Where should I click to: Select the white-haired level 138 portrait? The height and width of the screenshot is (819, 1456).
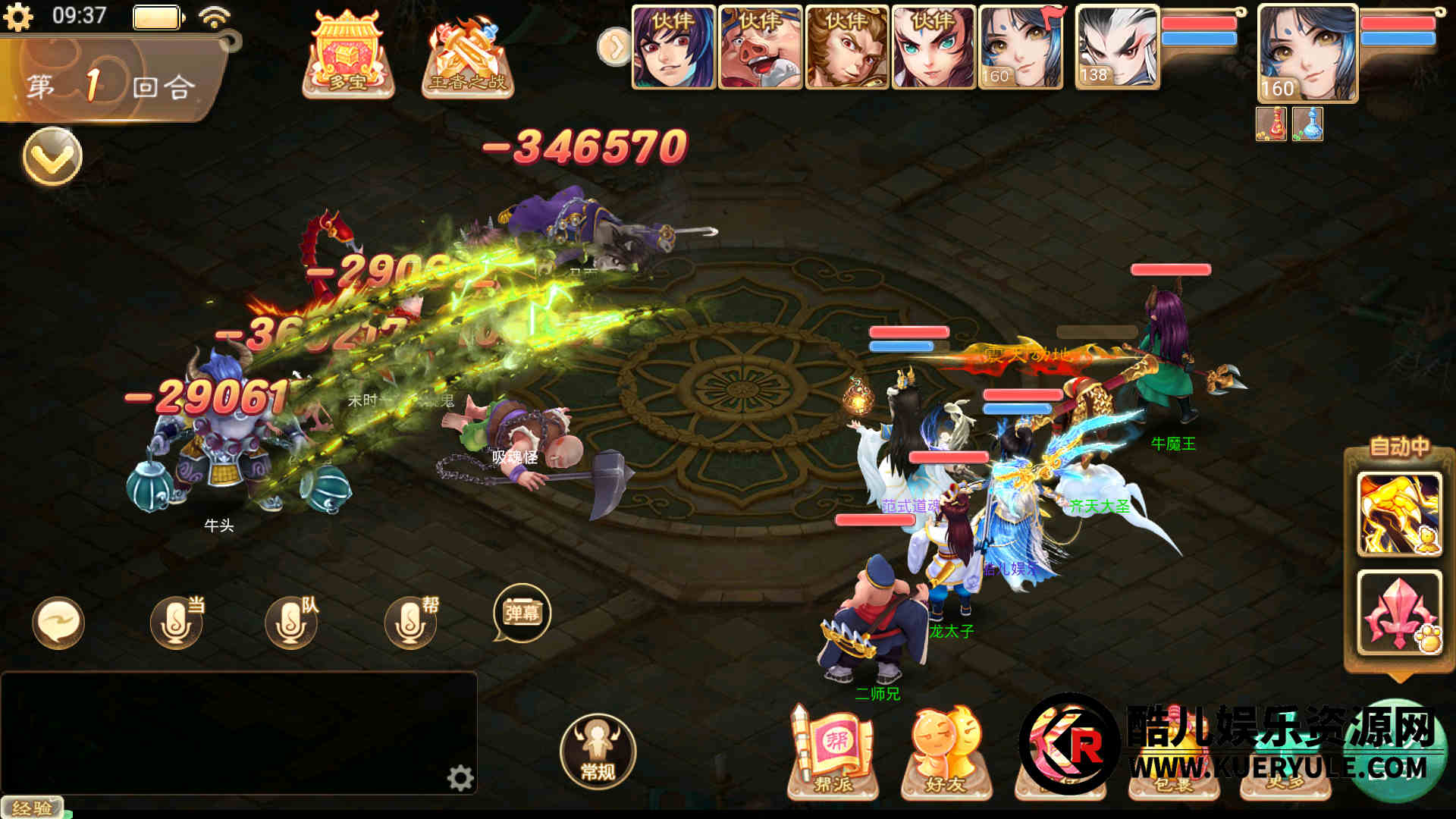[1116, 48]
